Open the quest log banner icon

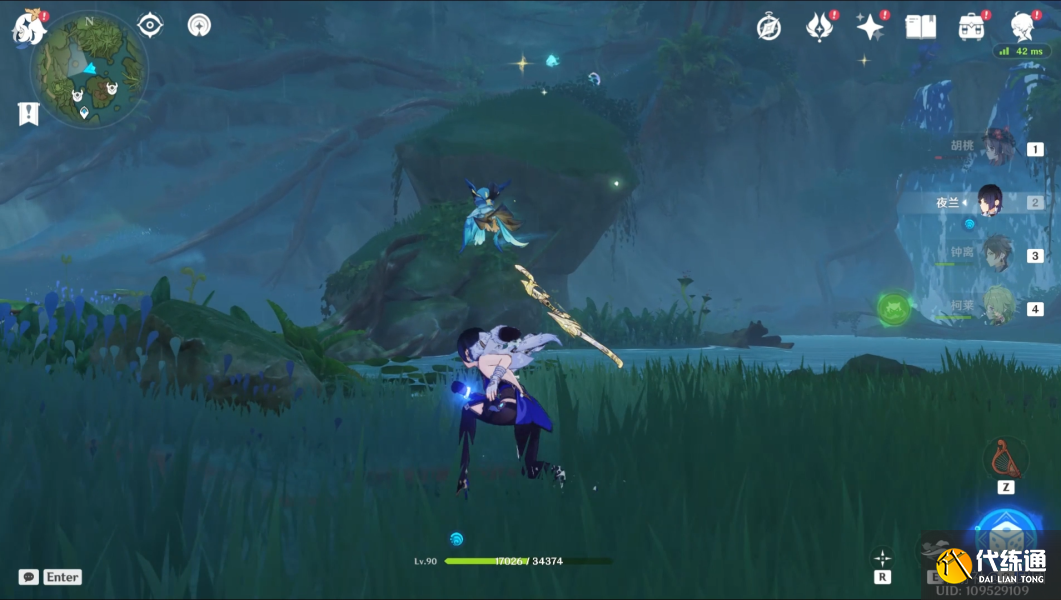pos(28,114)
